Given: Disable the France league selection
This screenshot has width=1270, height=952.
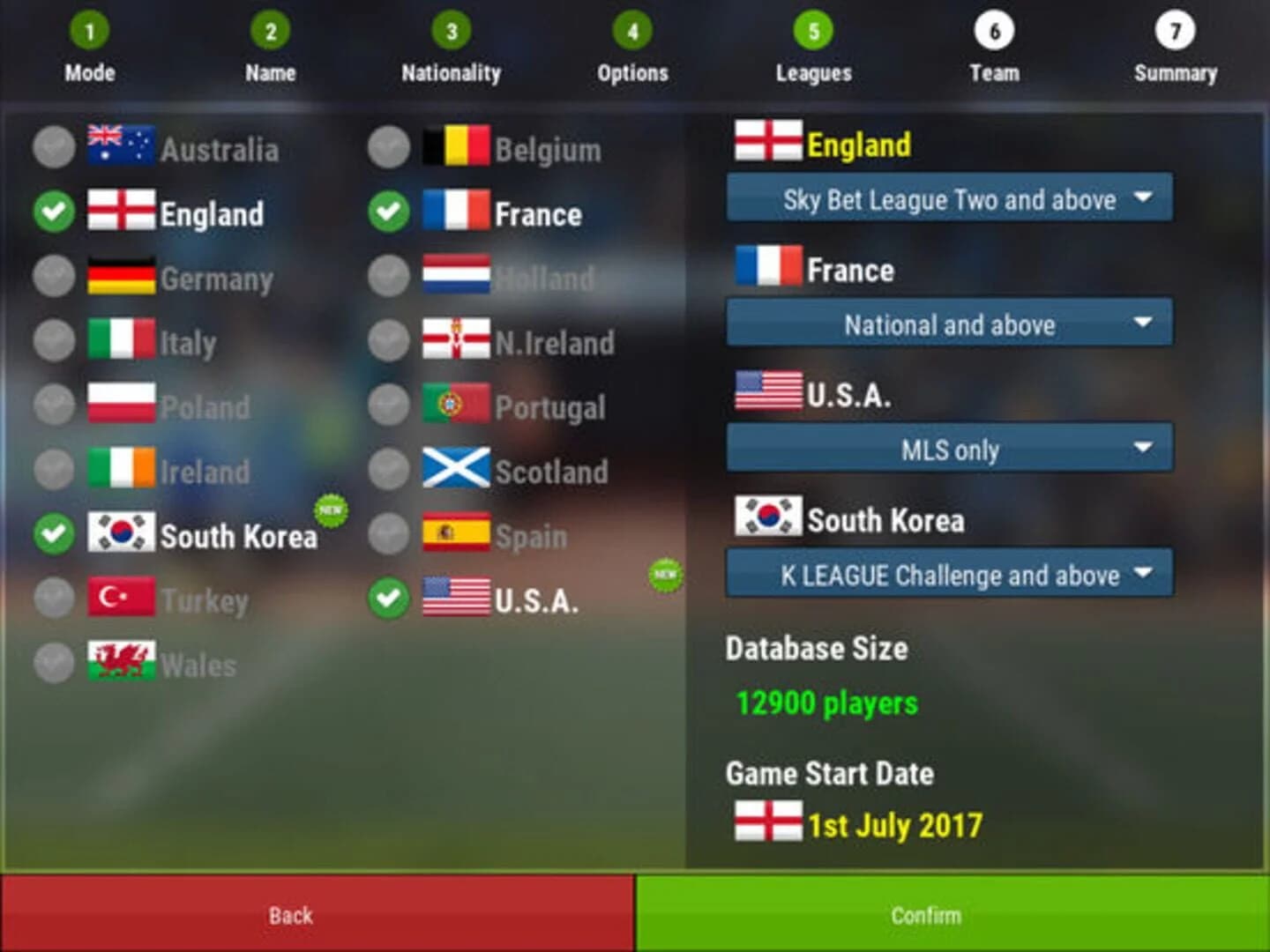Looking at the screenshot, I should click(388, 212).
